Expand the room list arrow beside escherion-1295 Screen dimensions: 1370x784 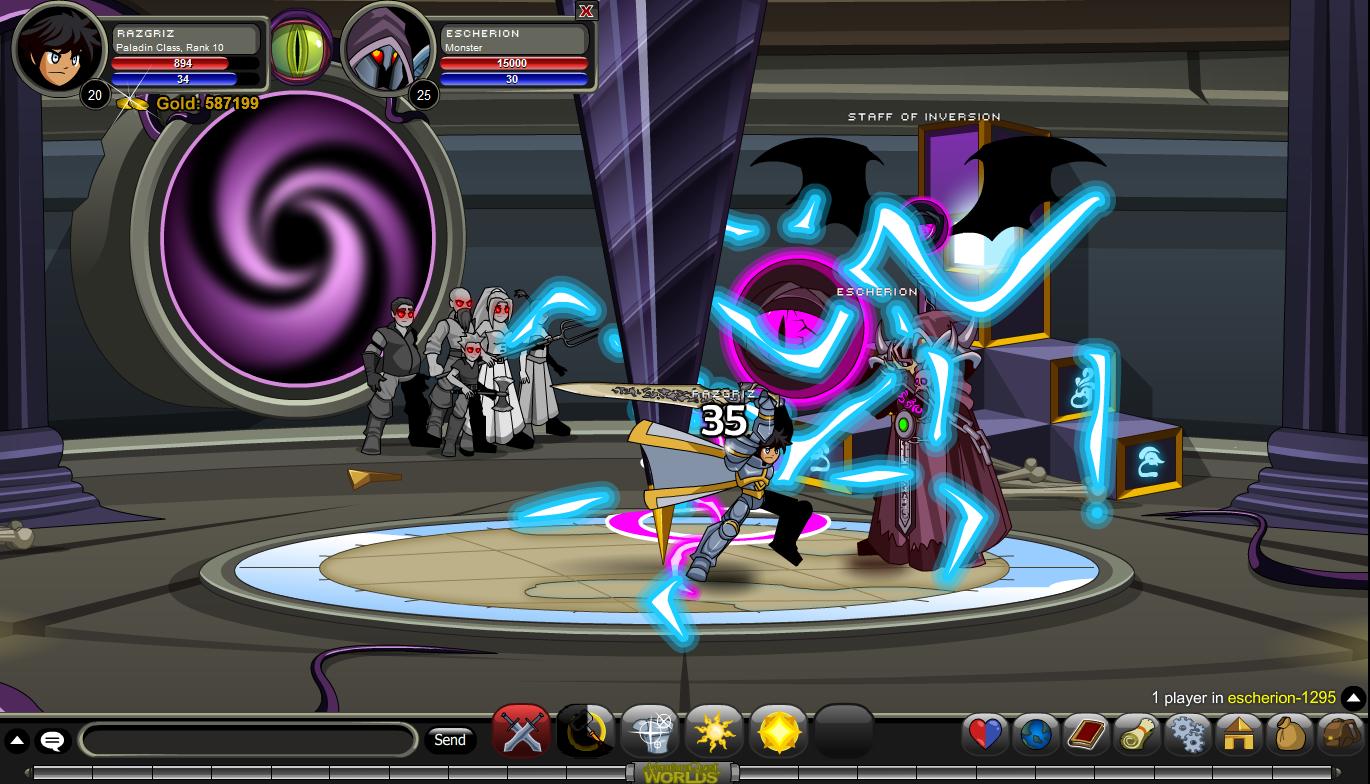1353,698
